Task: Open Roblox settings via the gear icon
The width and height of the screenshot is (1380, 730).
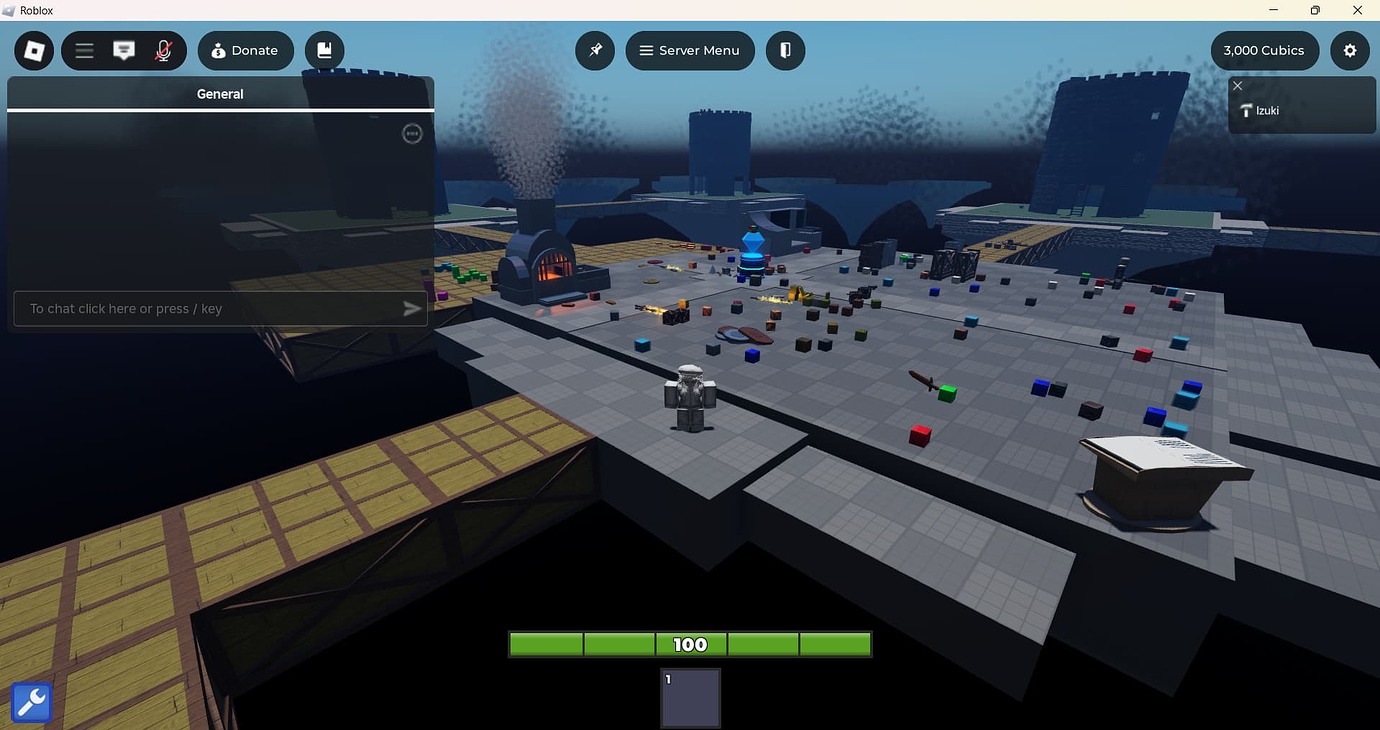Action: click(x=1350, y=50)
